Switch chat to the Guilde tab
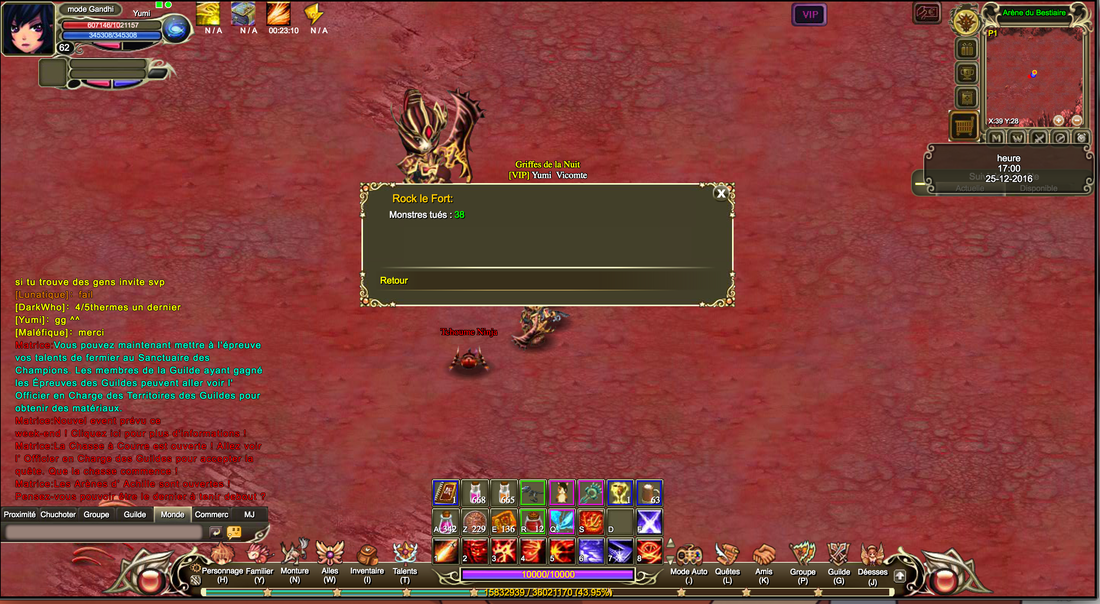Image resolution: width=1100 pixels, height=604 pixels. pos(134,515)
